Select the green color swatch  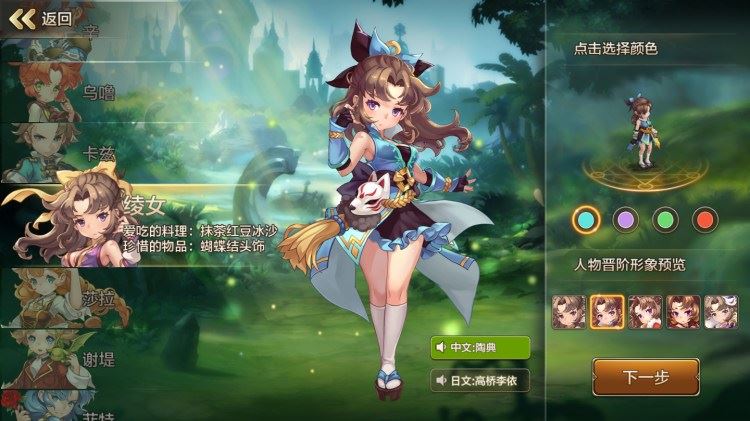pos(665,219)
